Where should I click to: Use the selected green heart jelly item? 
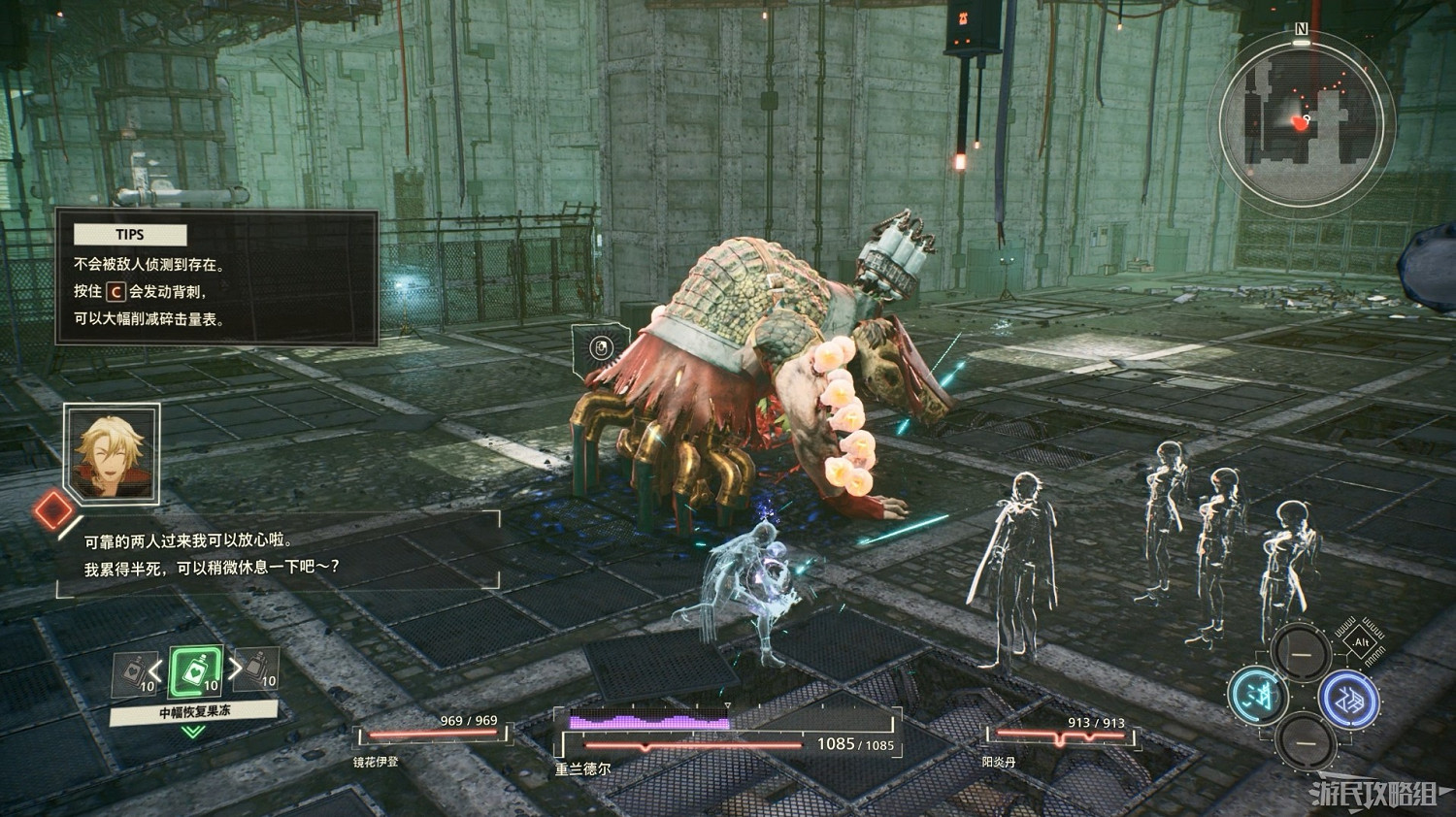[x=196, y=670]
